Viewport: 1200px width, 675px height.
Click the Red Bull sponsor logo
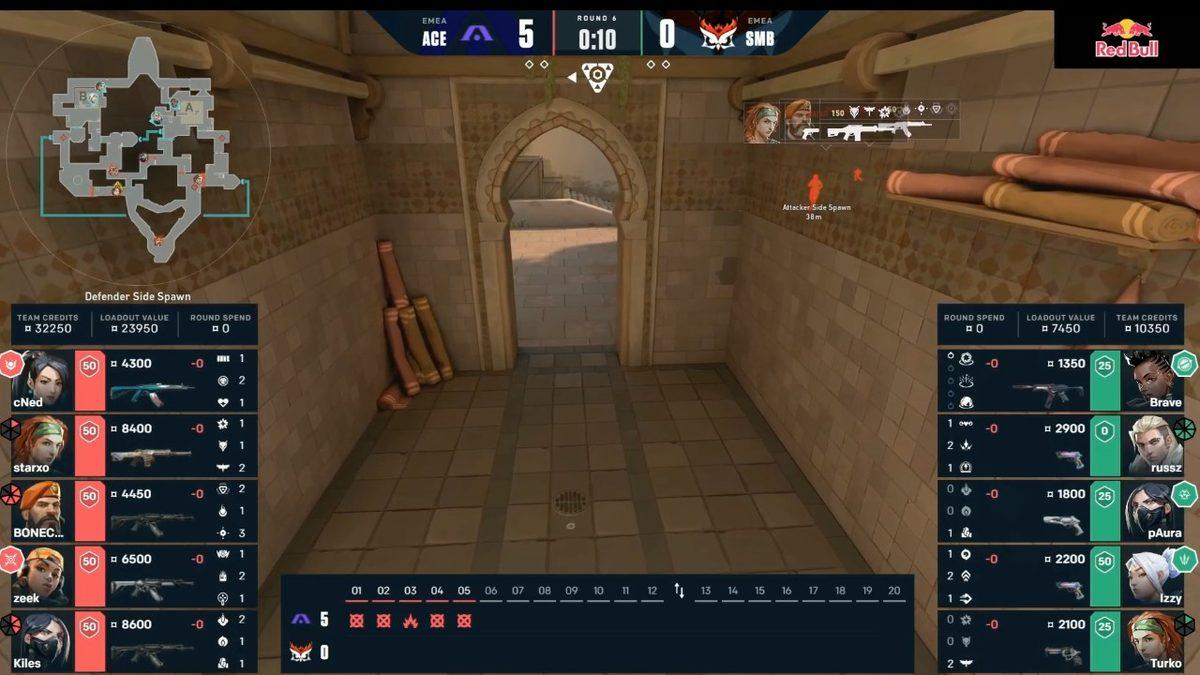tap(1127, 39)
